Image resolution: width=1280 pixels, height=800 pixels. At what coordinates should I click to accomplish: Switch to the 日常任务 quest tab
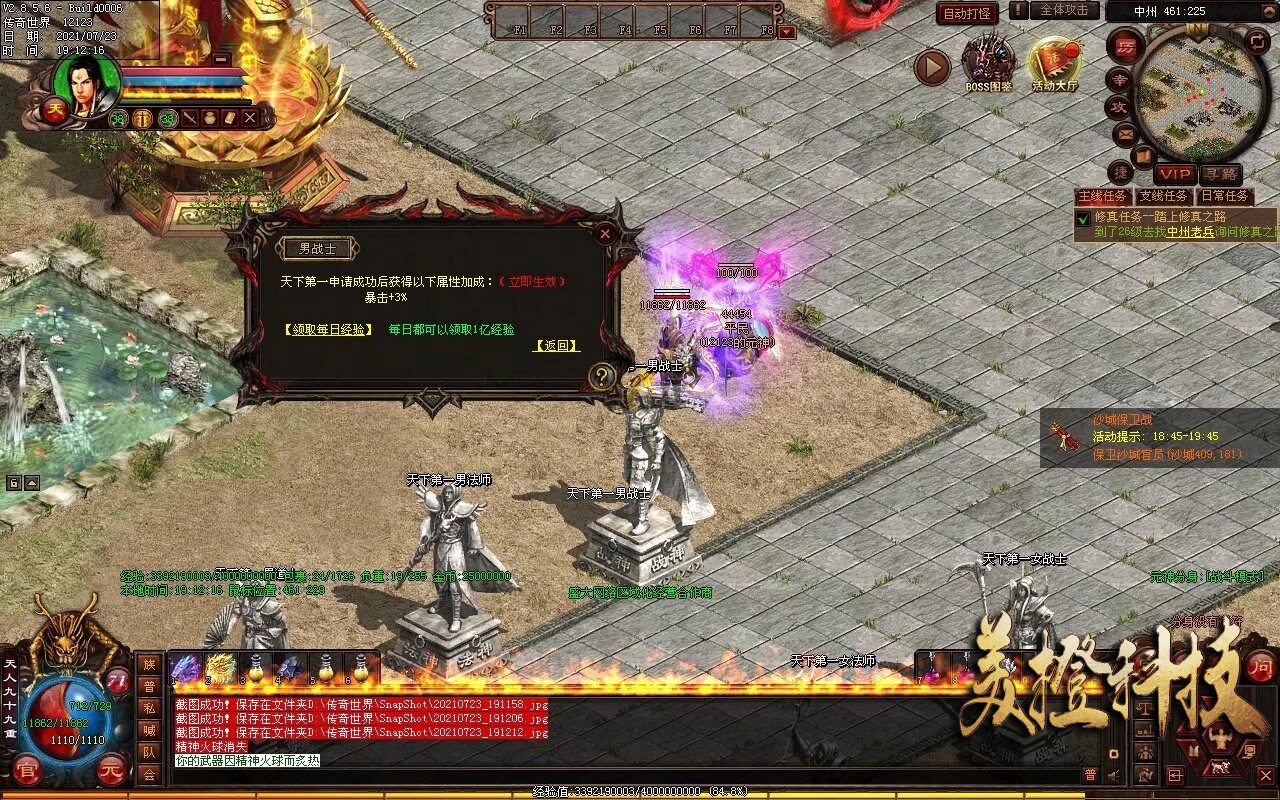click(x=1224, y=197)
